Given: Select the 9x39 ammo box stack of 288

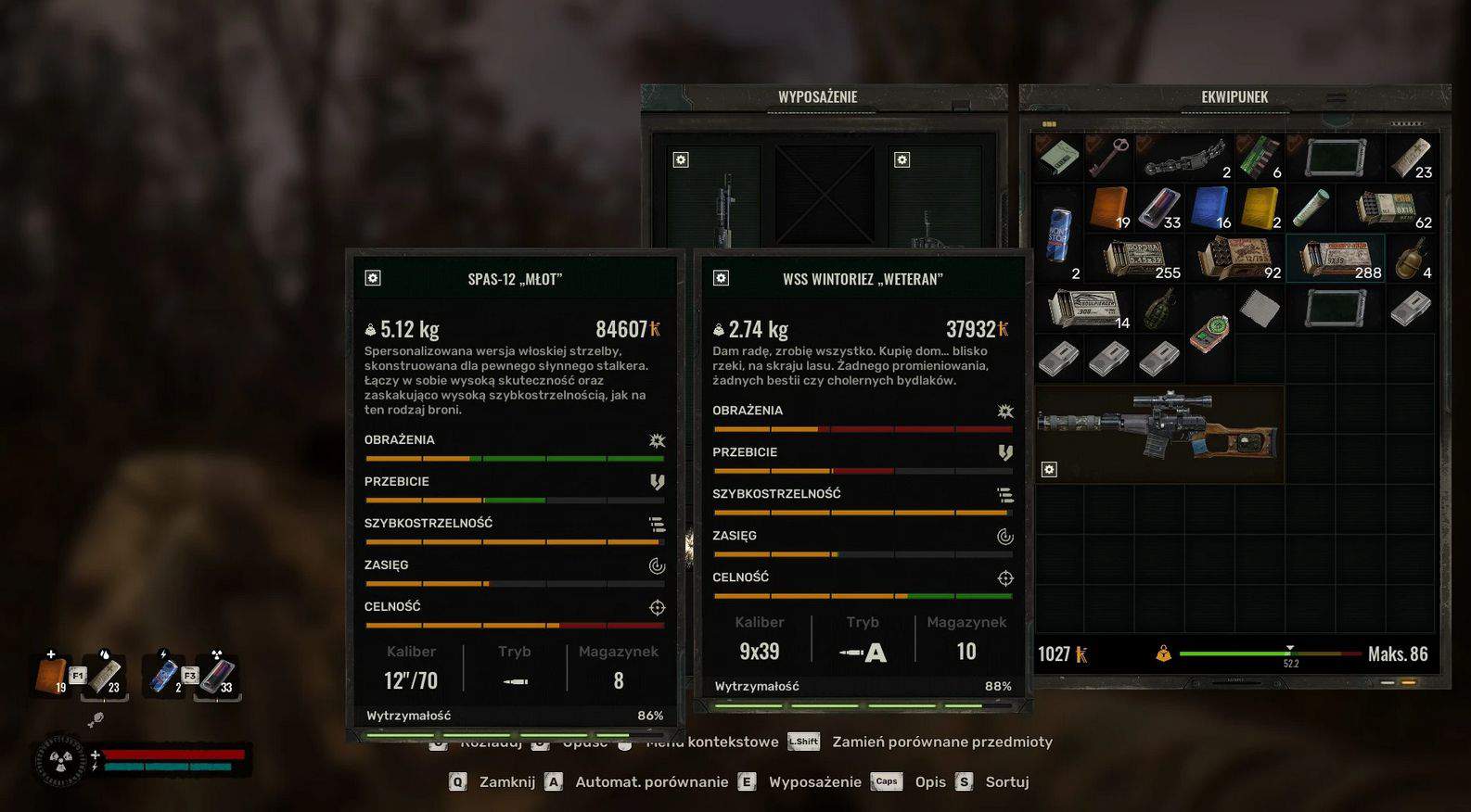Looking at the screenshot, I should tap(1335, 259).
